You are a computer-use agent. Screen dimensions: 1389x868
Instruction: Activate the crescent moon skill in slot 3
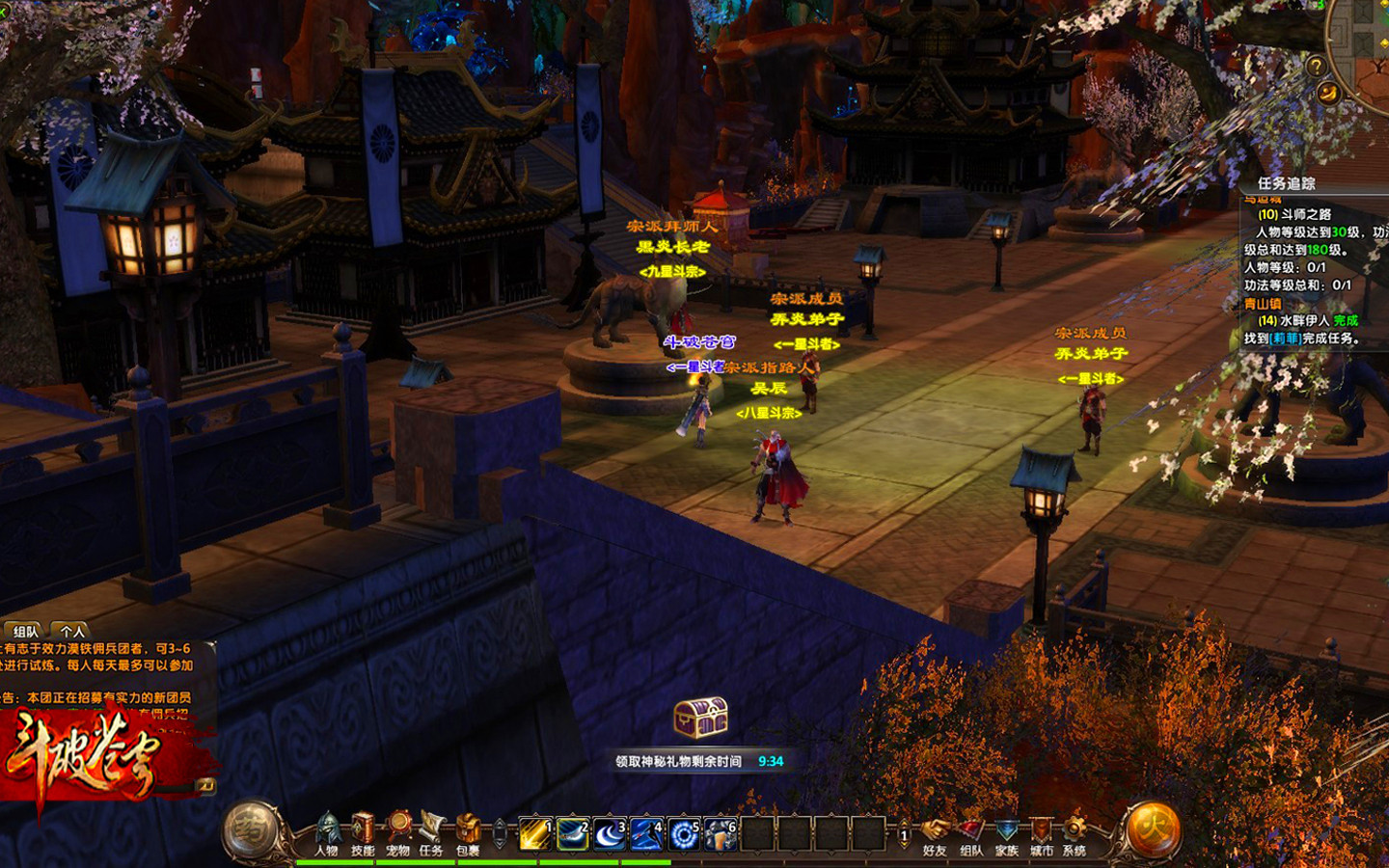tap(610, 833)
